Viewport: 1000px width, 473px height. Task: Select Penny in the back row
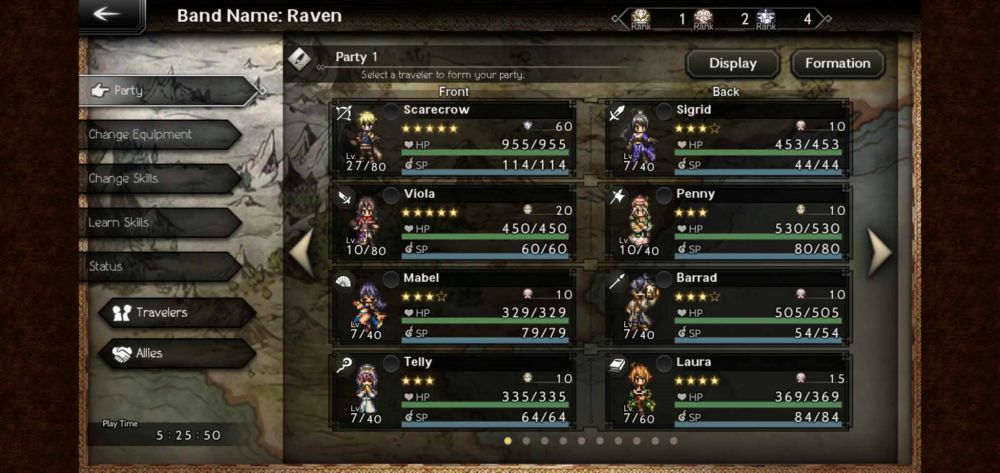(728, 222)
